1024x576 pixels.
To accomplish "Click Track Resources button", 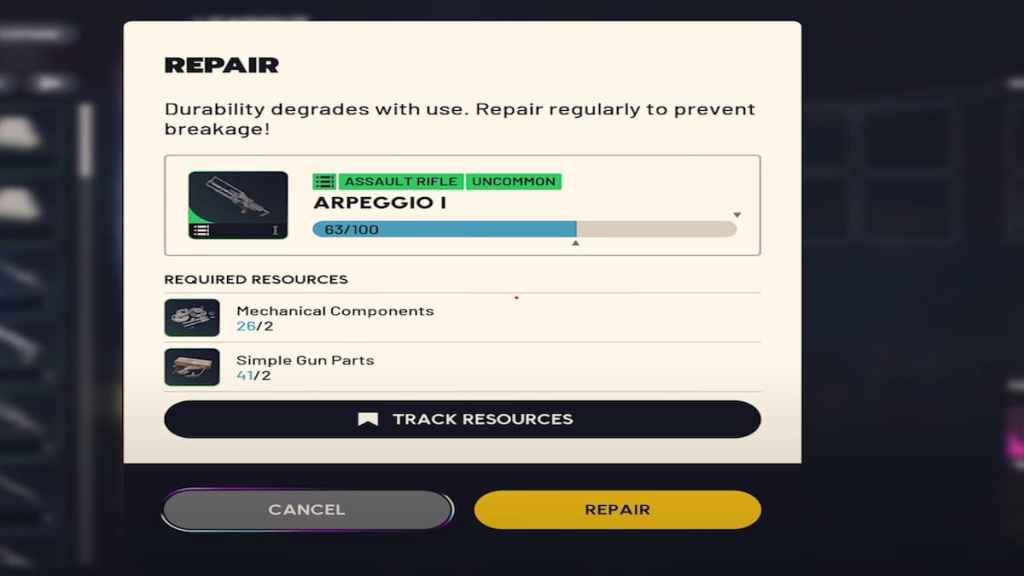I will coord(462,419).
